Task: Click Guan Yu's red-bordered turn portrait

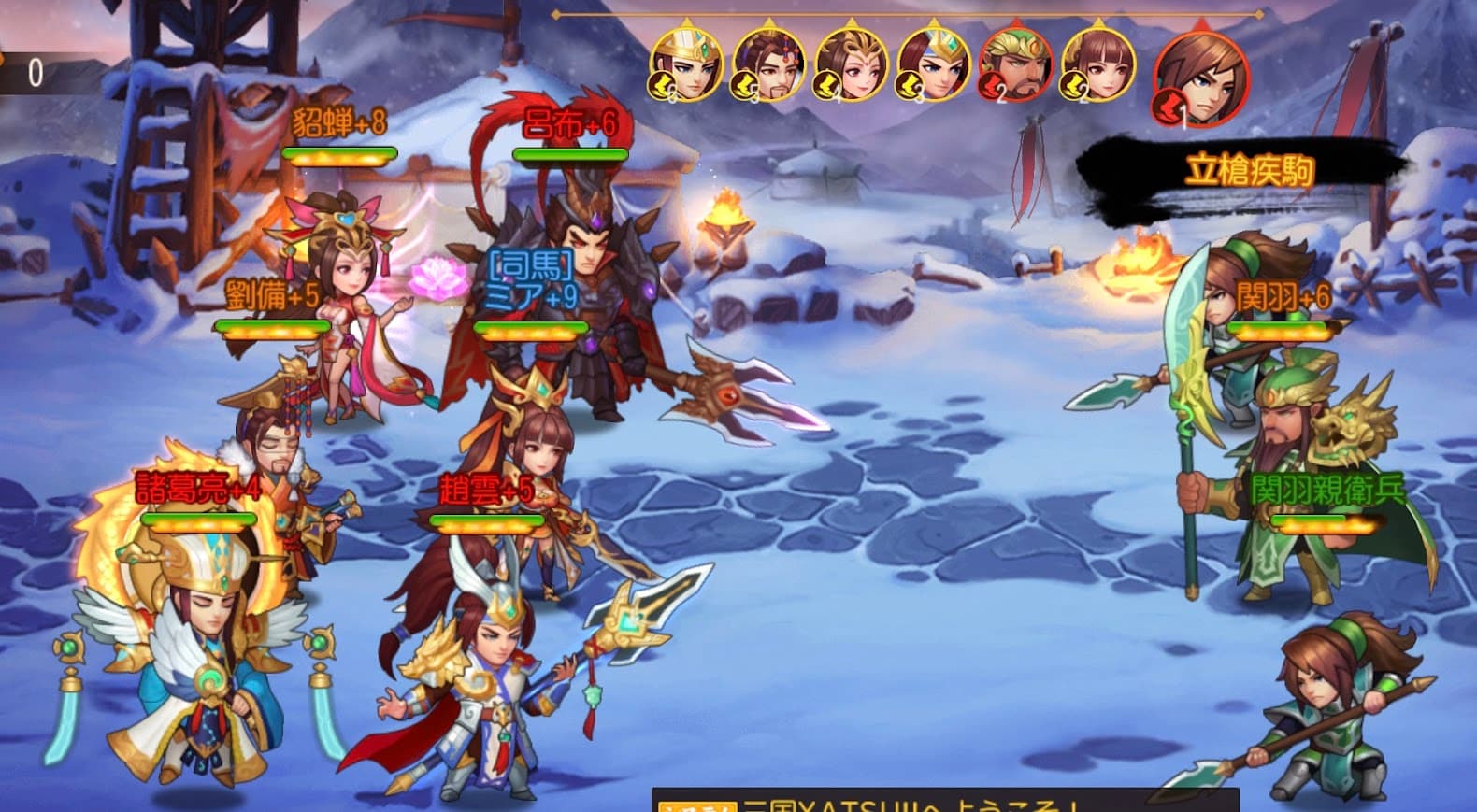Action: point(1015,64)
